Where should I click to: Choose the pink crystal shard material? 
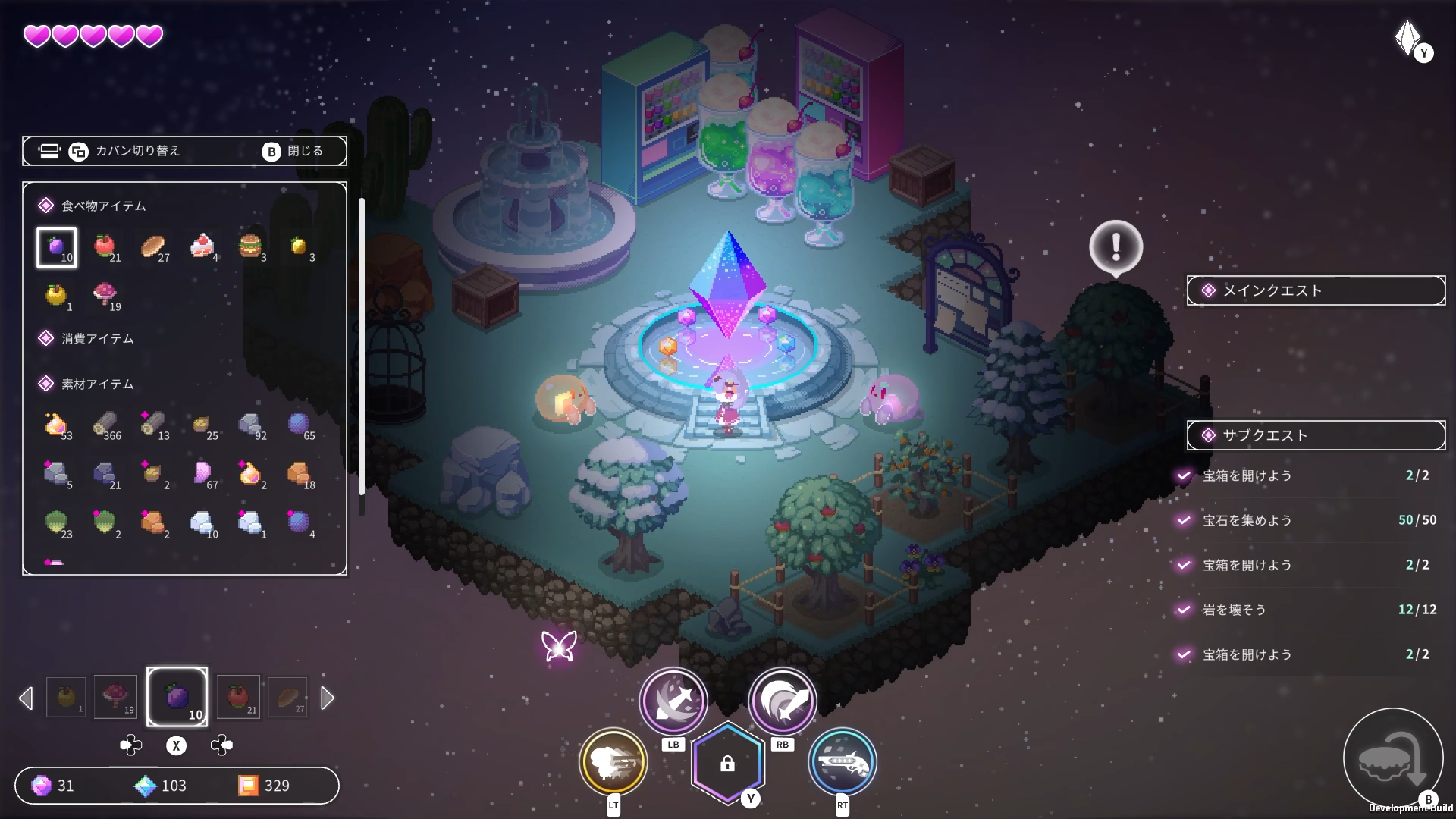(202, 474)
